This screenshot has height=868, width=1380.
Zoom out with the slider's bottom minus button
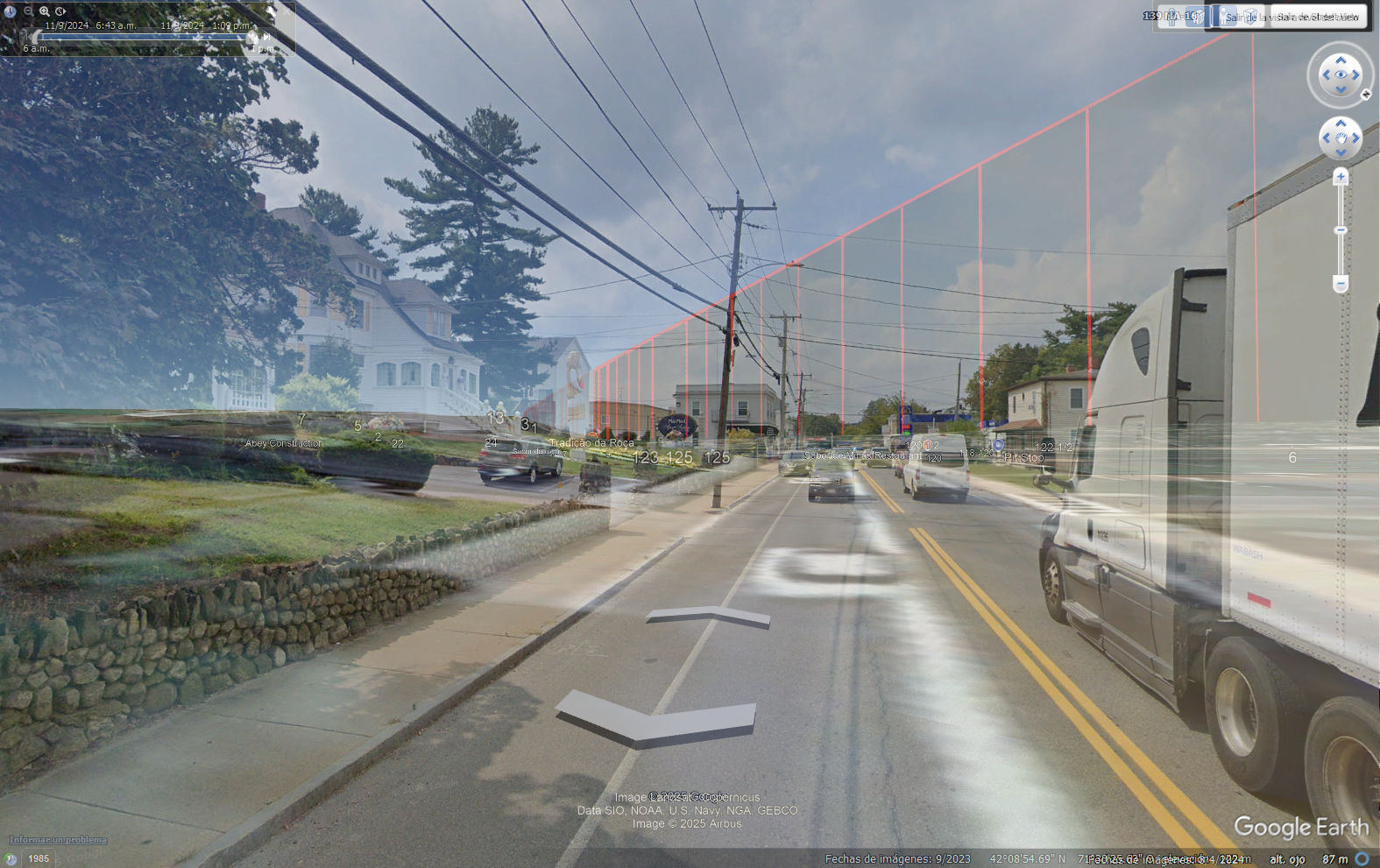[1341, 284]
